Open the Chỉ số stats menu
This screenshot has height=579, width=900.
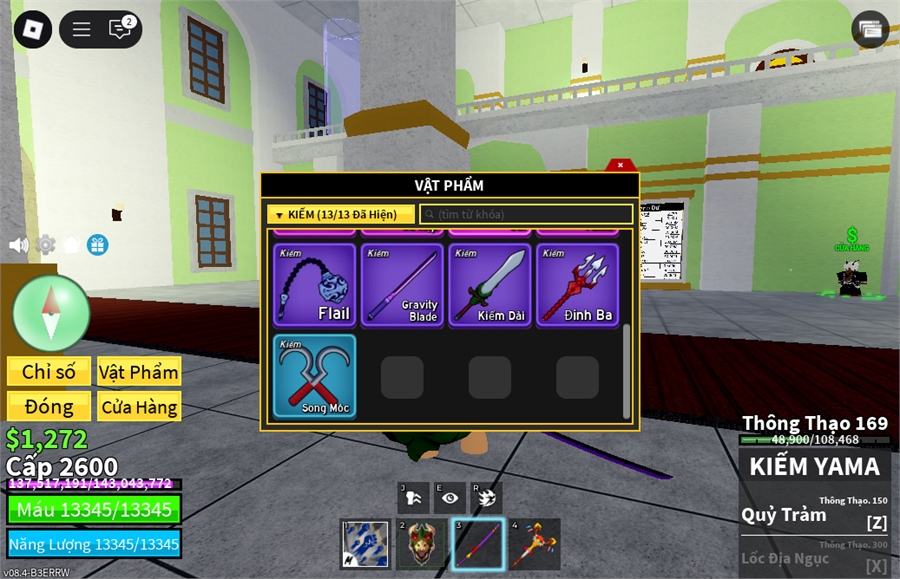(x=49, y=372)
